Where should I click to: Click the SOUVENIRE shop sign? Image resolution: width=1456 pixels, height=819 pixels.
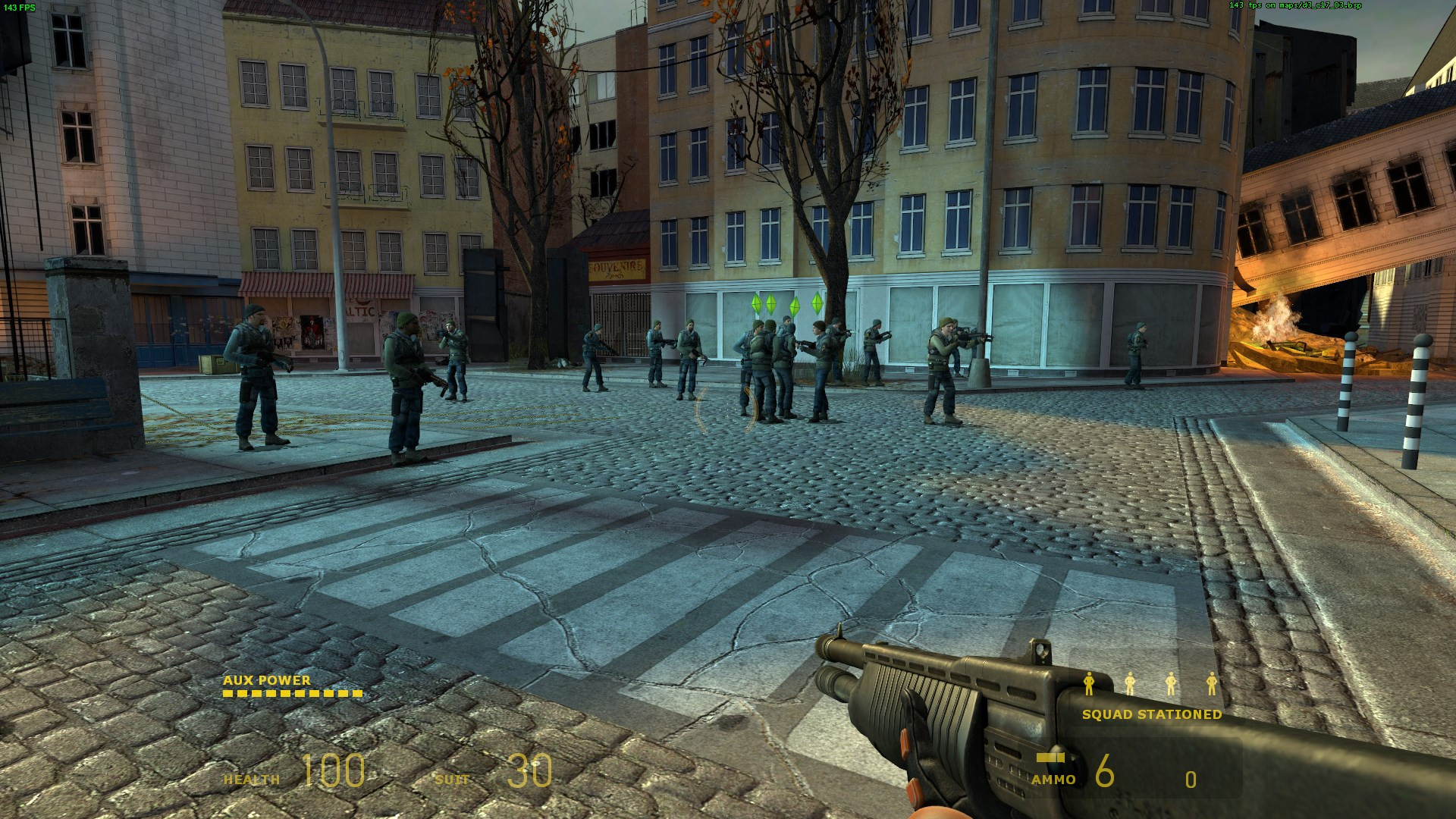tap(617, 267)
